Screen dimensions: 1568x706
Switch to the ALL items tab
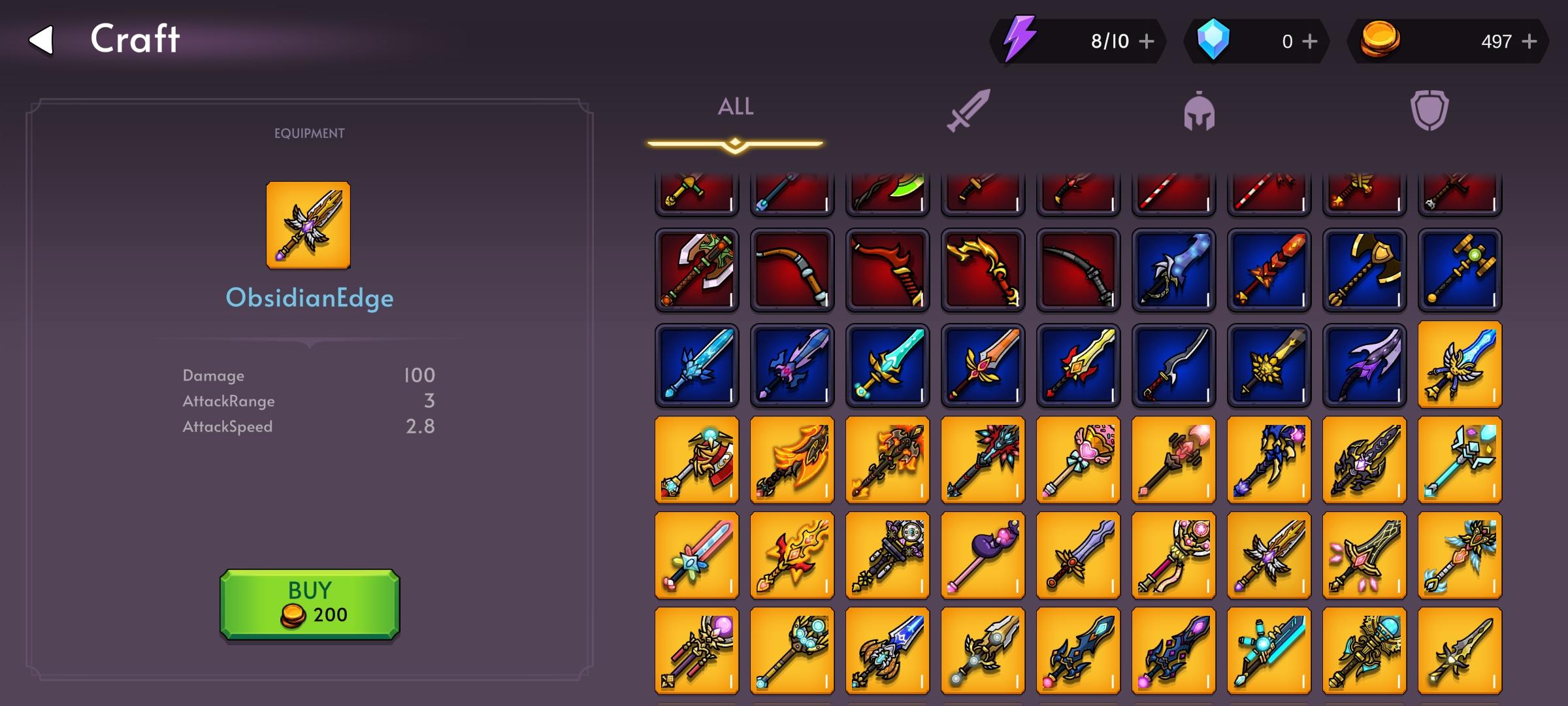point(735,107)
